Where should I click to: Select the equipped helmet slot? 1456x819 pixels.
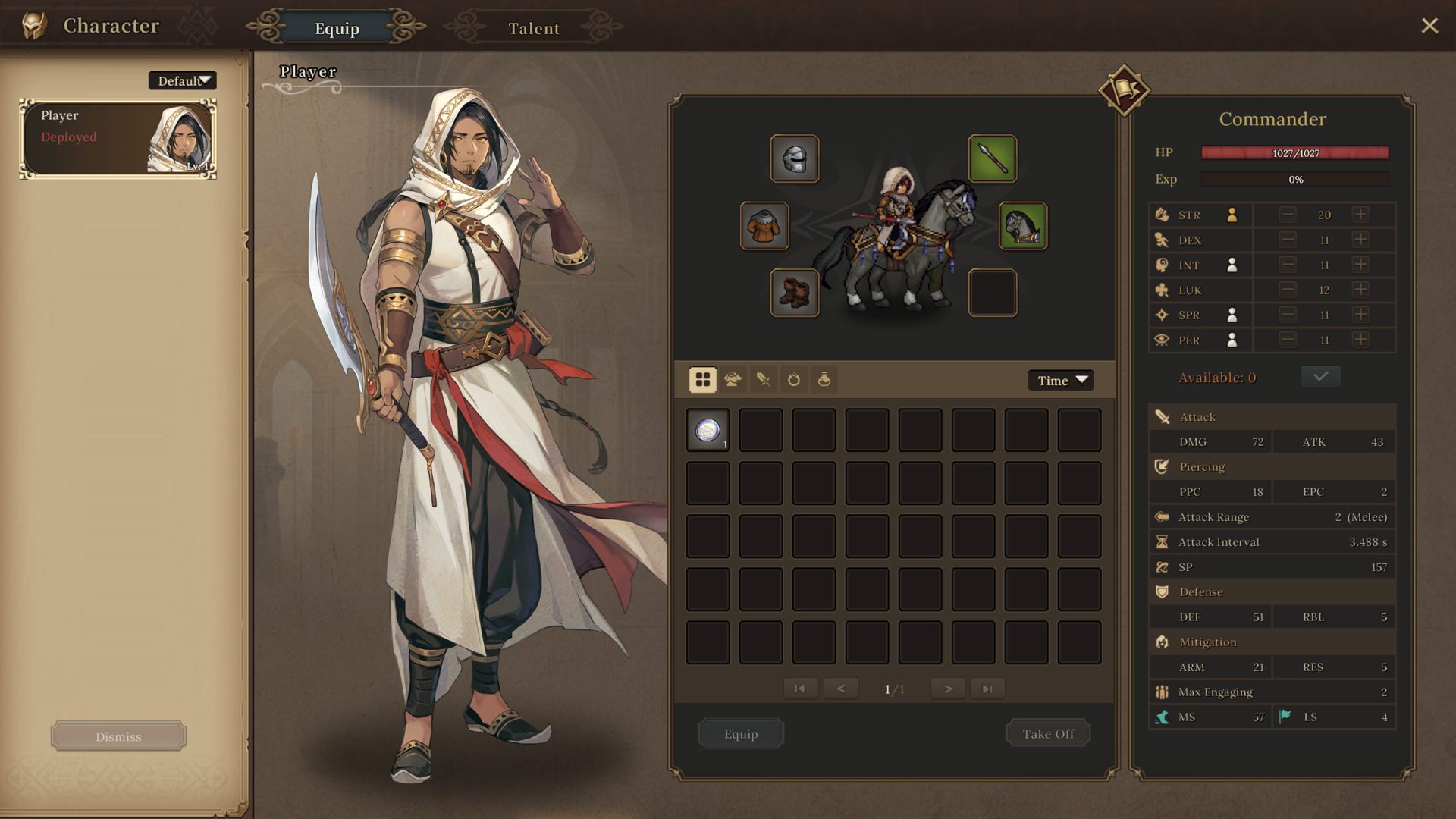[795, 158]
